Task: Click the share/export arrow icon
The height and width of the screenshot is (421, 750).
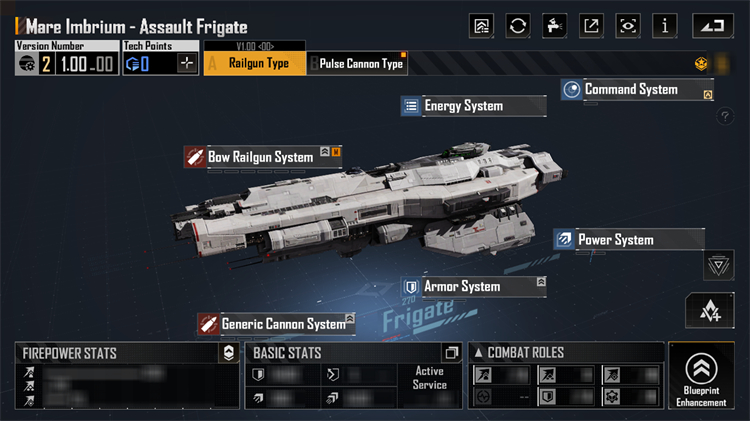Action: pyautogui.click(x=591, y=25)
